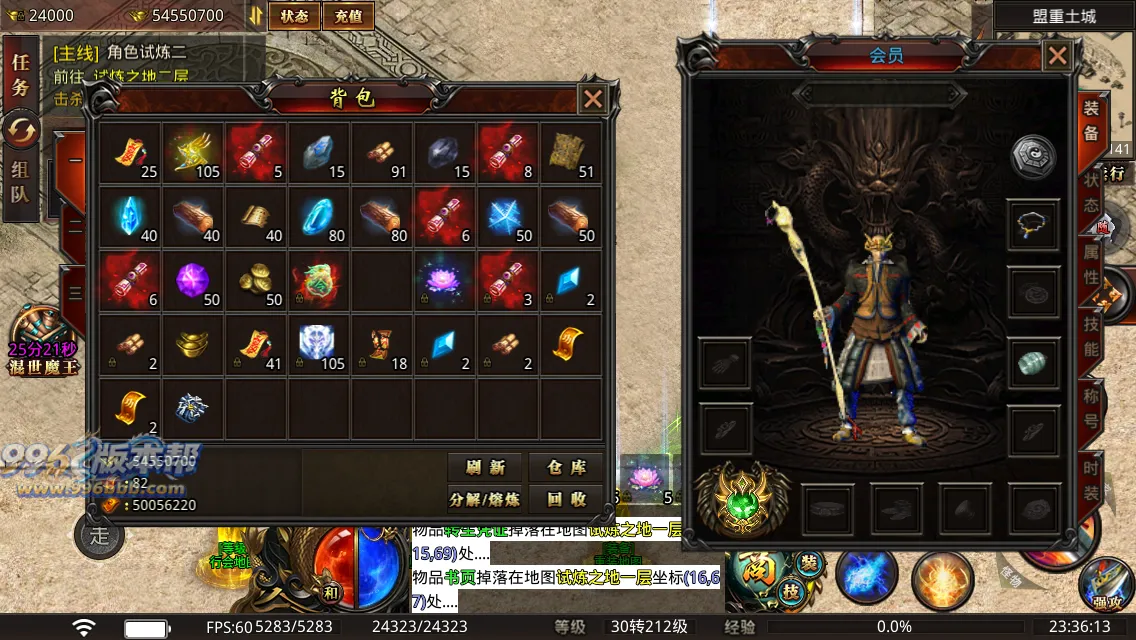Pick the purple lotus item in backpack

coord(445,280)
